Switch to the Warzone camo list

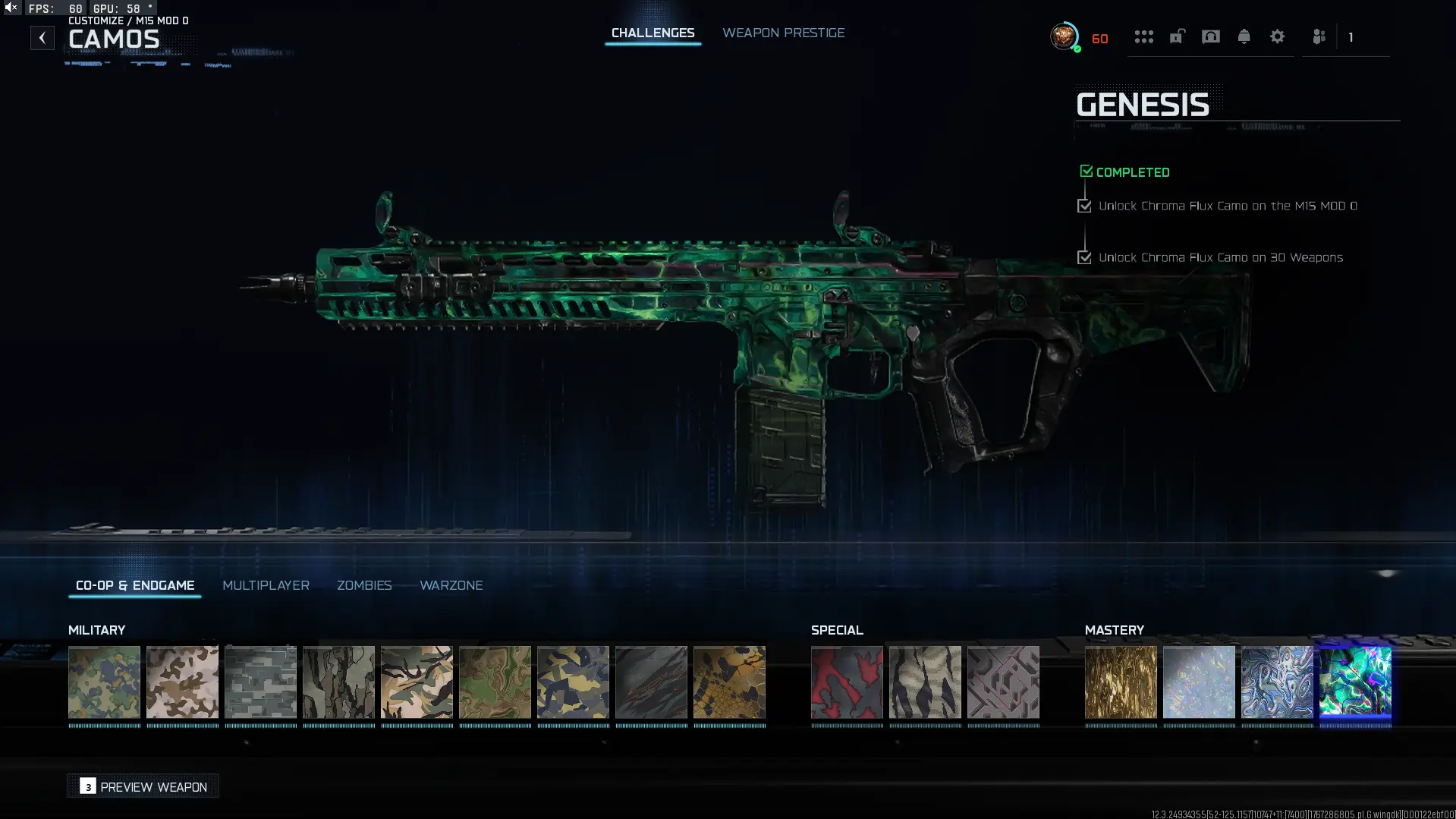click(451, 585)
